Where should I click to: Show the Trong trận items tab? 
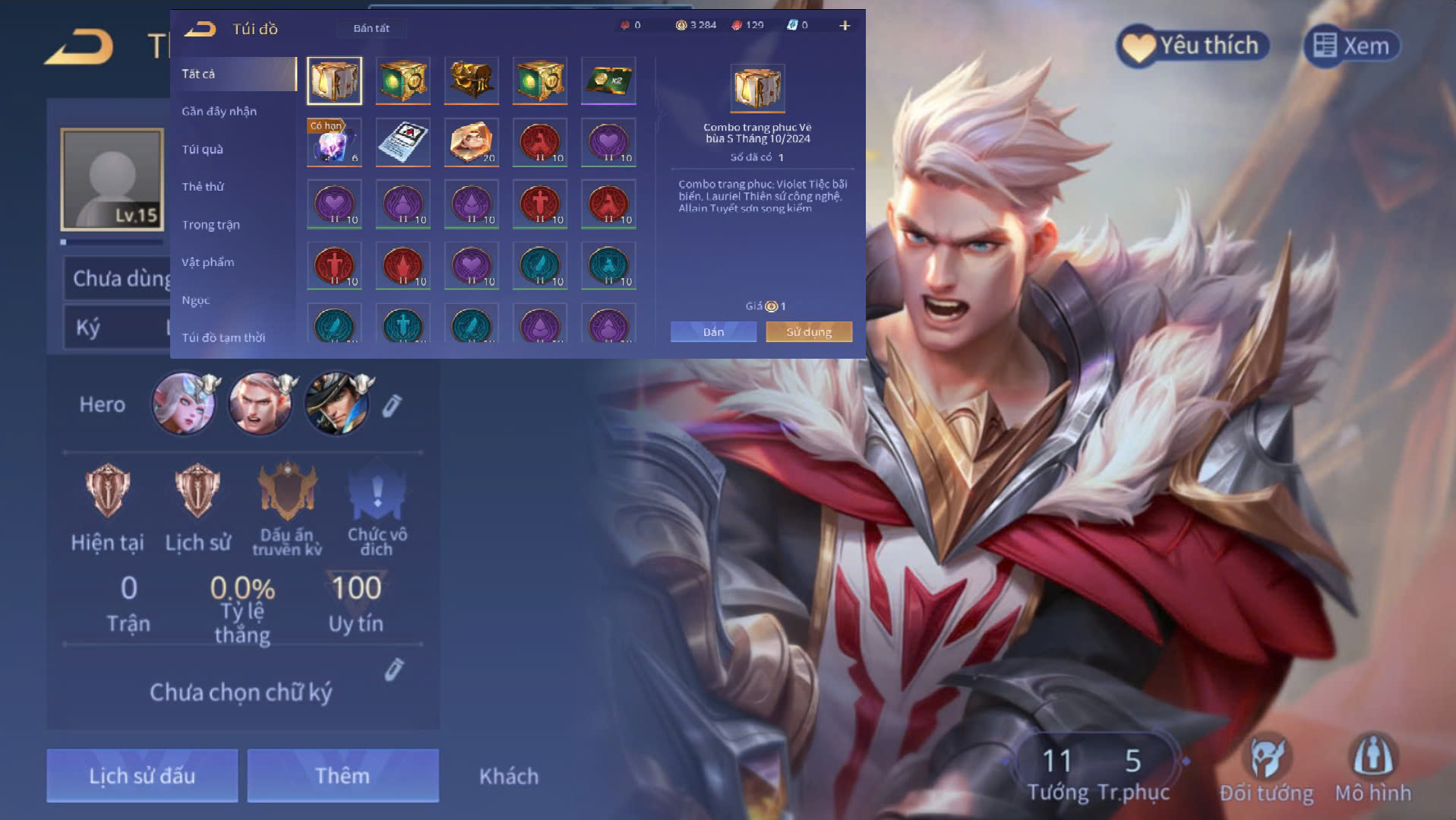point(211,225)
